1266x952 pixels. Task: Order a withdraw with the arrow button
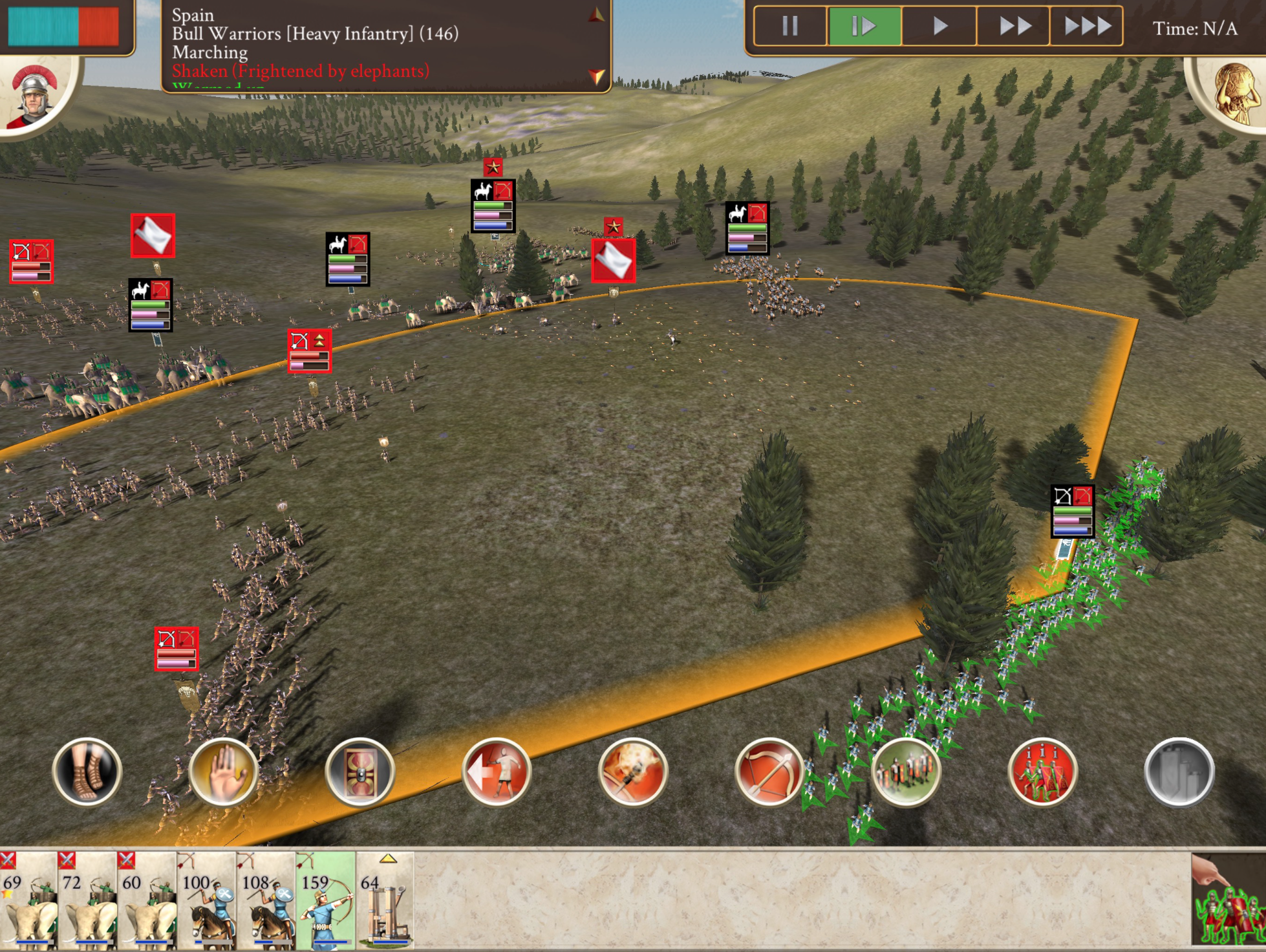[x=497, y=772]
